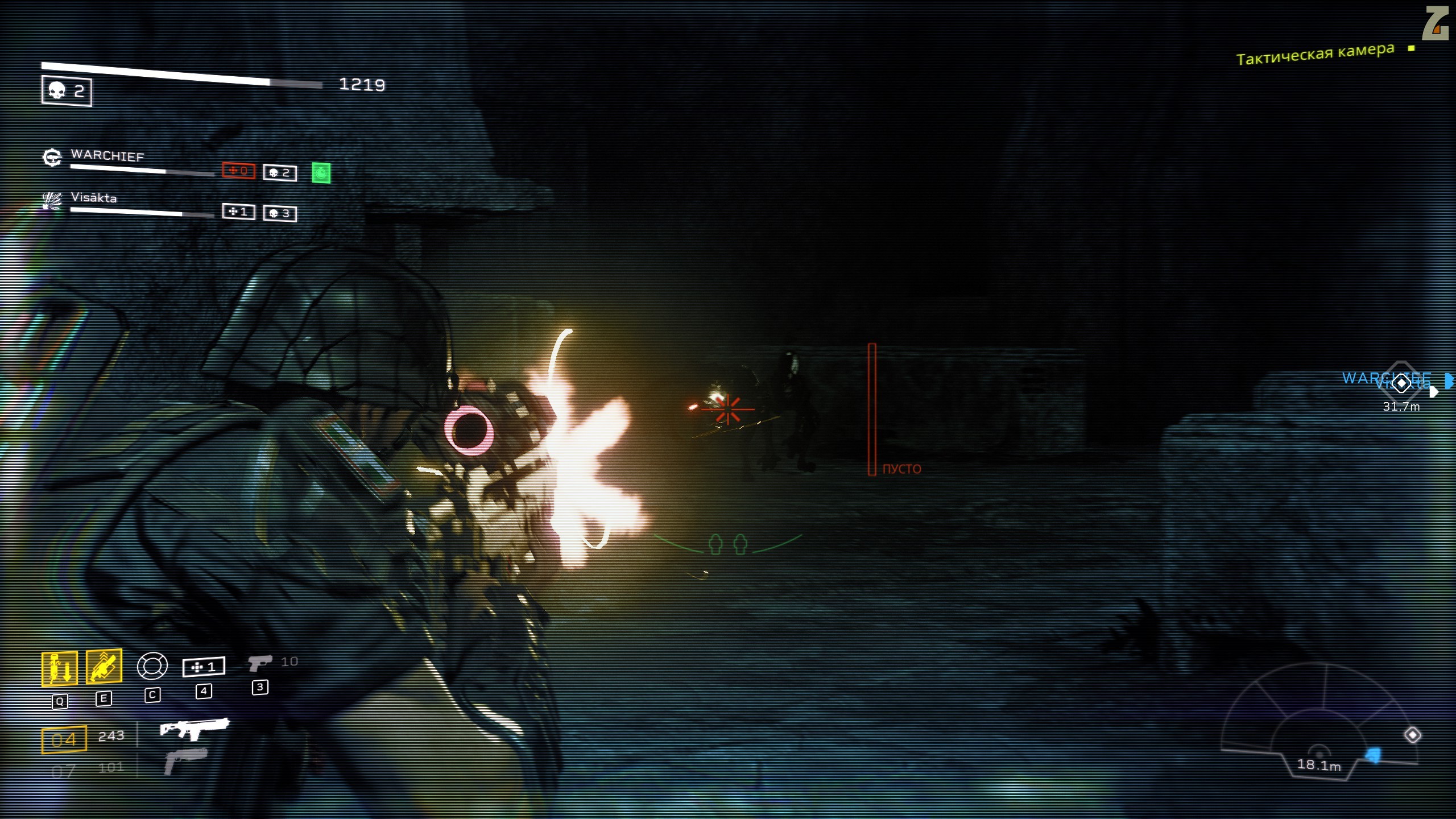The image size is (1456, 819).
Task: Select the dimmed secondary weapon icon
Action: click(x=185, y=760)
